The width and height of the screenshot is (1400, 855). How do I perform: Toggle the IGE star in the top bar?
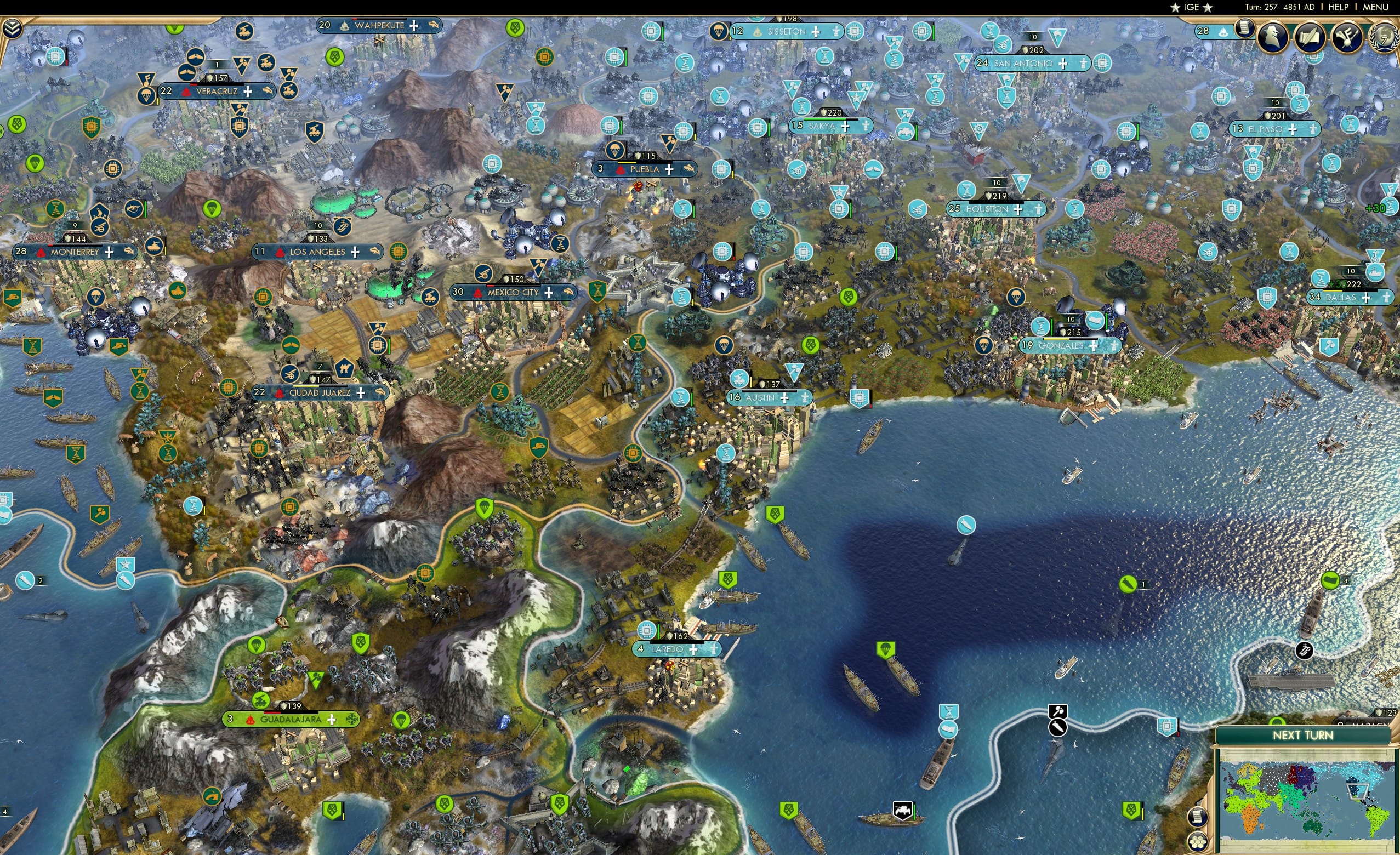point(1175,7)
